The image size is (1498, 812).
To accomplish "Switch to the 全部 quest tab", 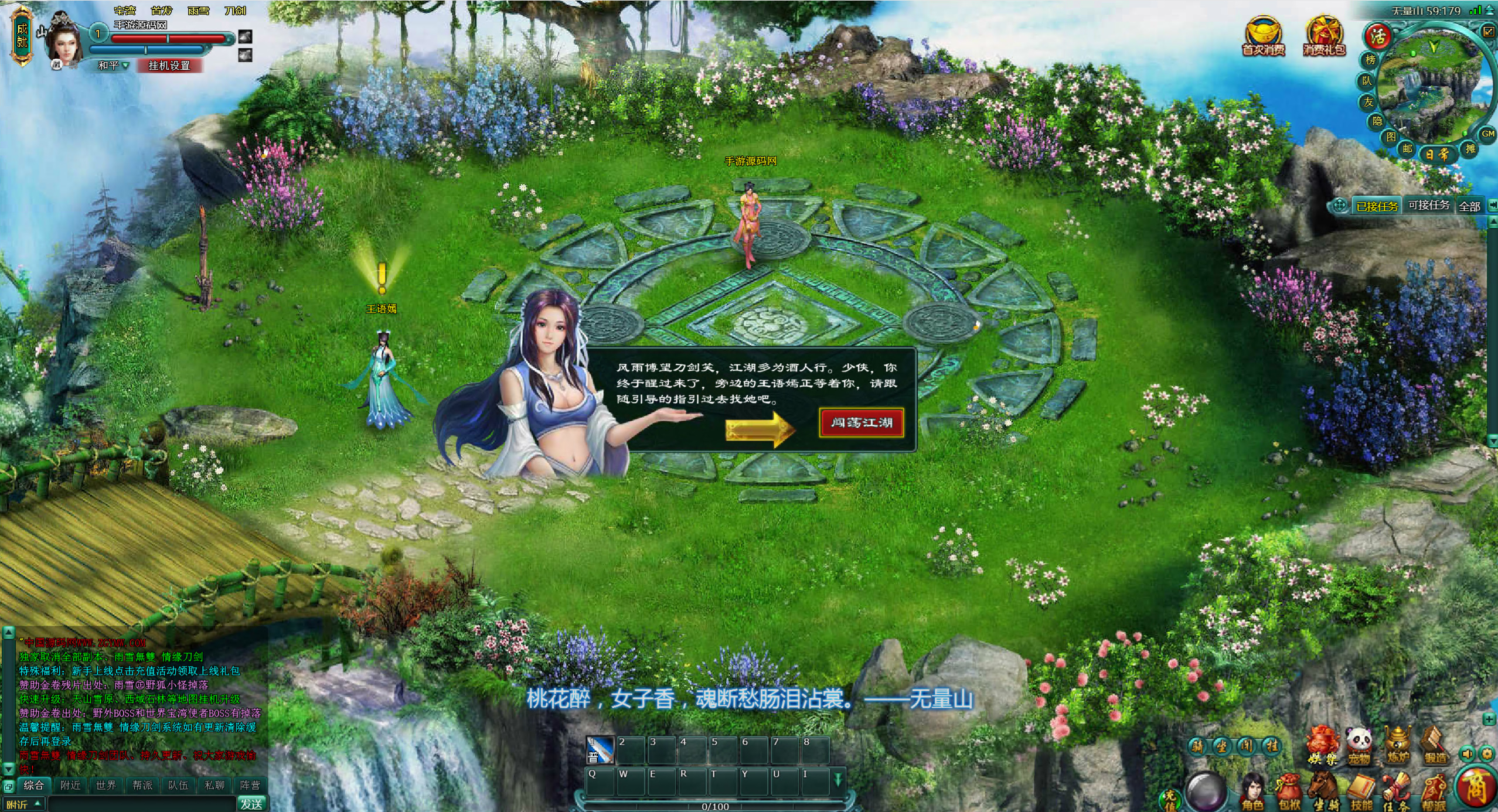I will (1469, 206).
